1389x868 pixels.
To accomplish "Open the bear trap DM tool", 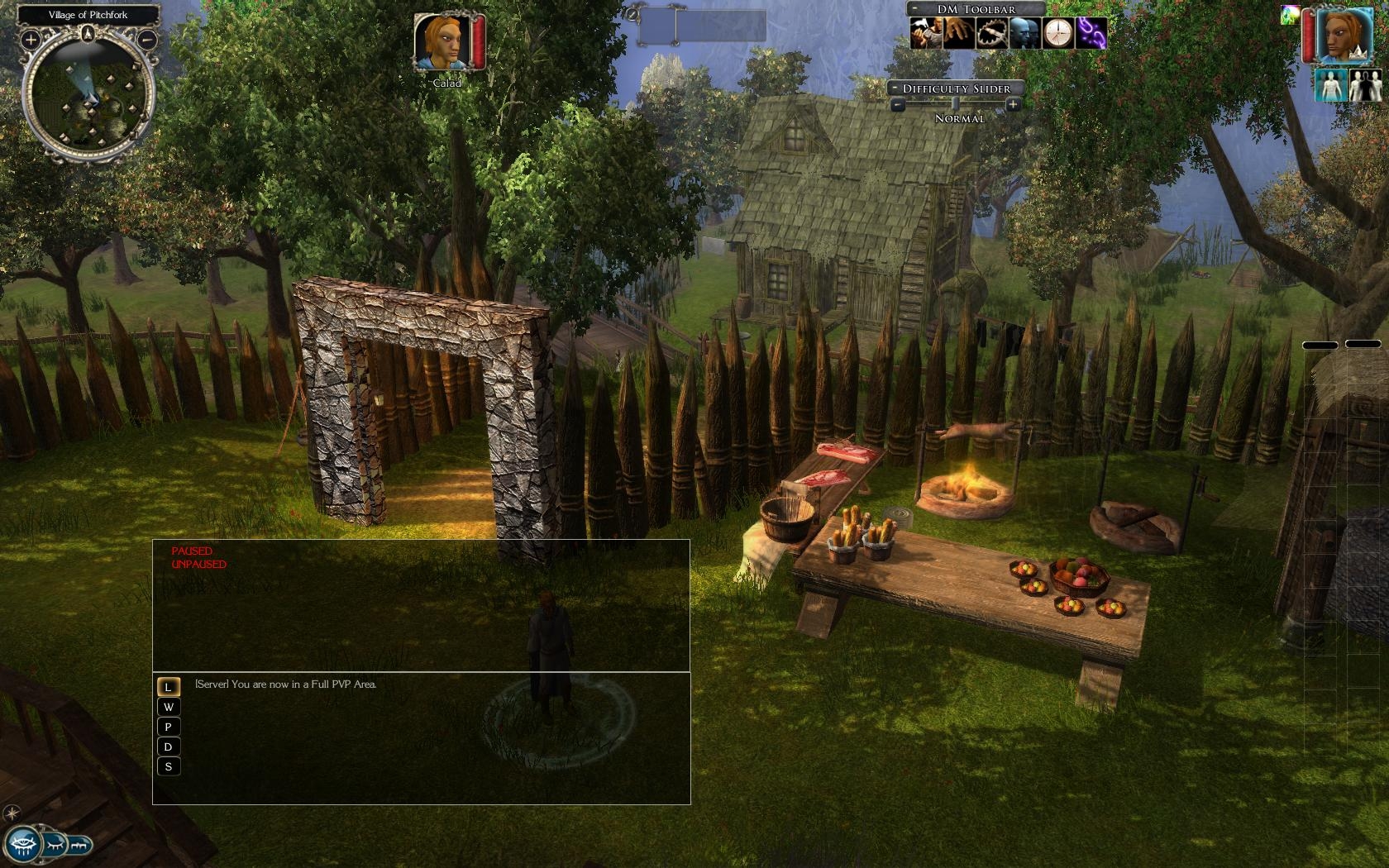I will (991, 33).
